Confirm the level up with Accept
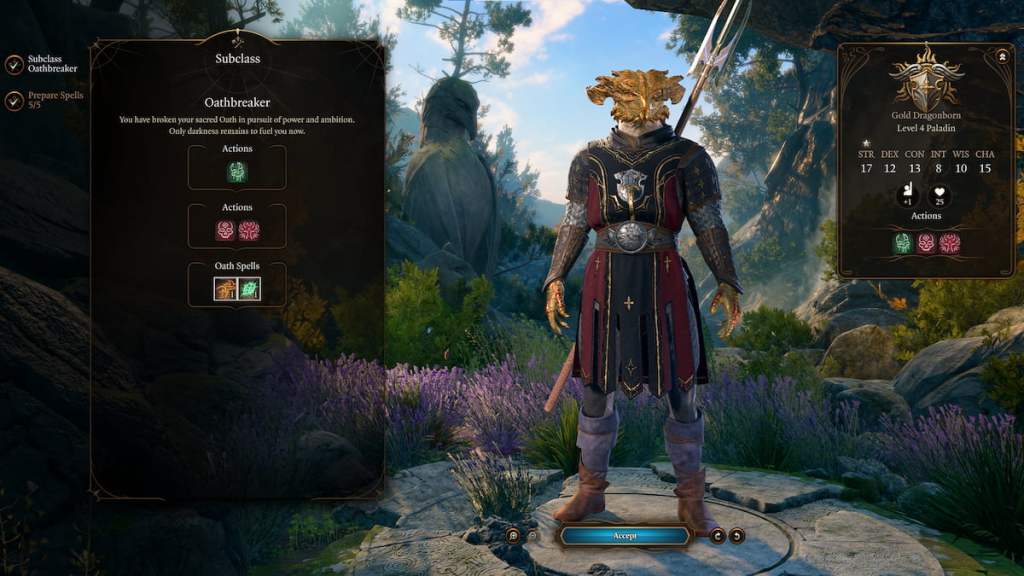This screenshot has width=1024, height=576. (624, 536)
